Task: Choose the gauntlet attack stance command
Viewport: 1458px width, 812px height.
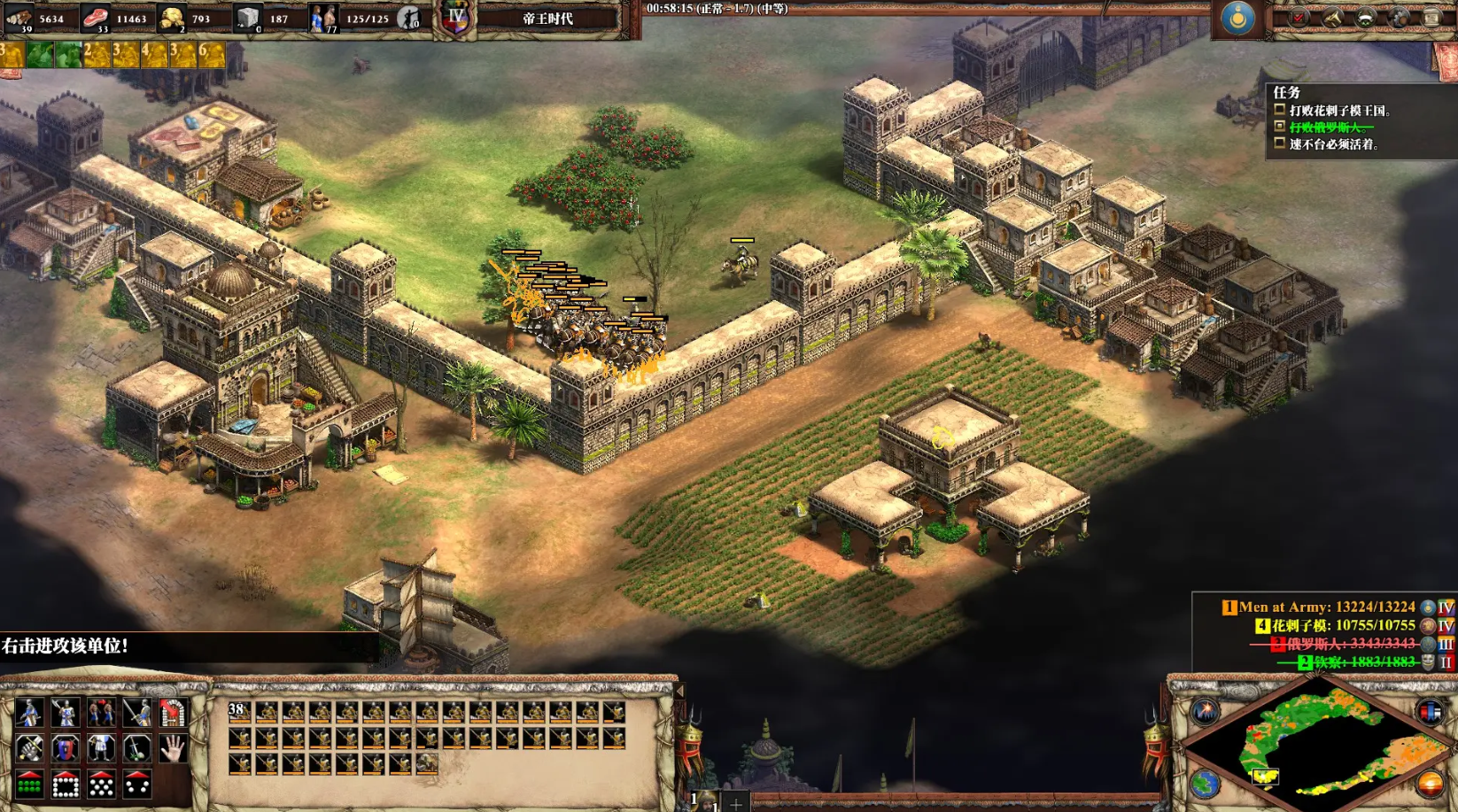Action: tap(29, 749)
